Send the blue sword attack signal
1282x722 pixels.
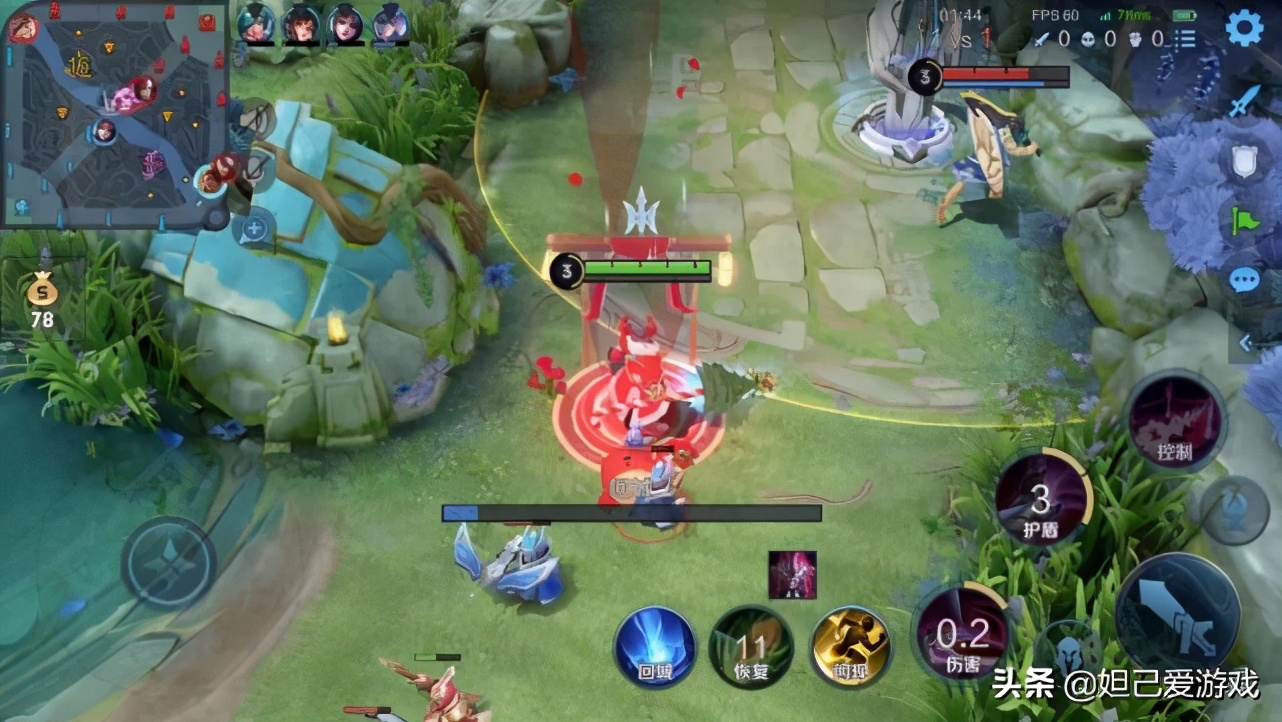click(x=1244, y=101)
